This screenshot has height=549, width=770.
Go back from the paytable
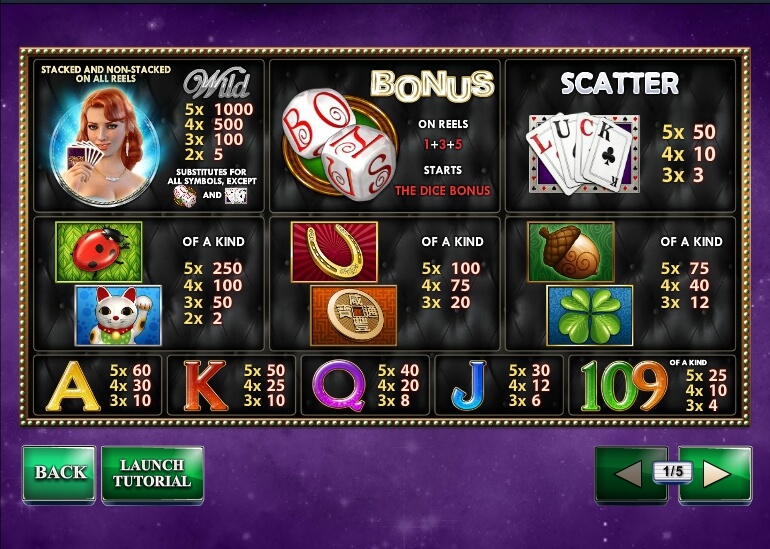(x=59, y=473)
